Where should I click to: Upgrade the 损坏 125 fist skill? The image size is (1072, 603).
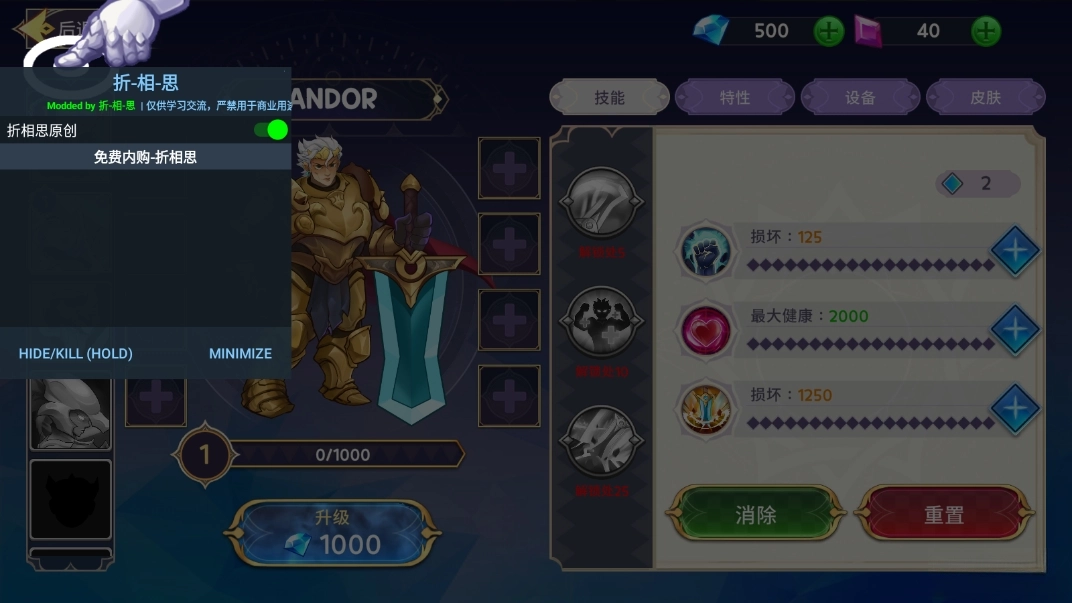(x=1015, y=251)
